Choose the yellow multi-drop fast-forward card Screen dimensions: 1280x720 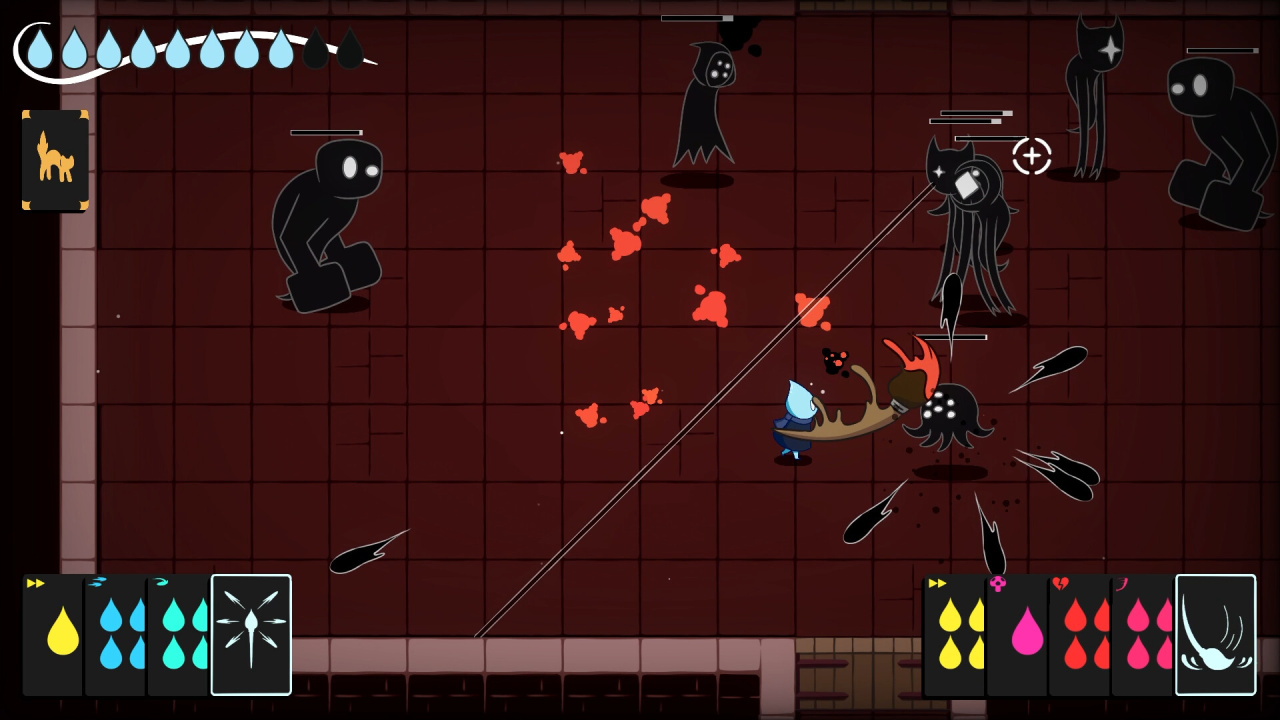[953, 635]
